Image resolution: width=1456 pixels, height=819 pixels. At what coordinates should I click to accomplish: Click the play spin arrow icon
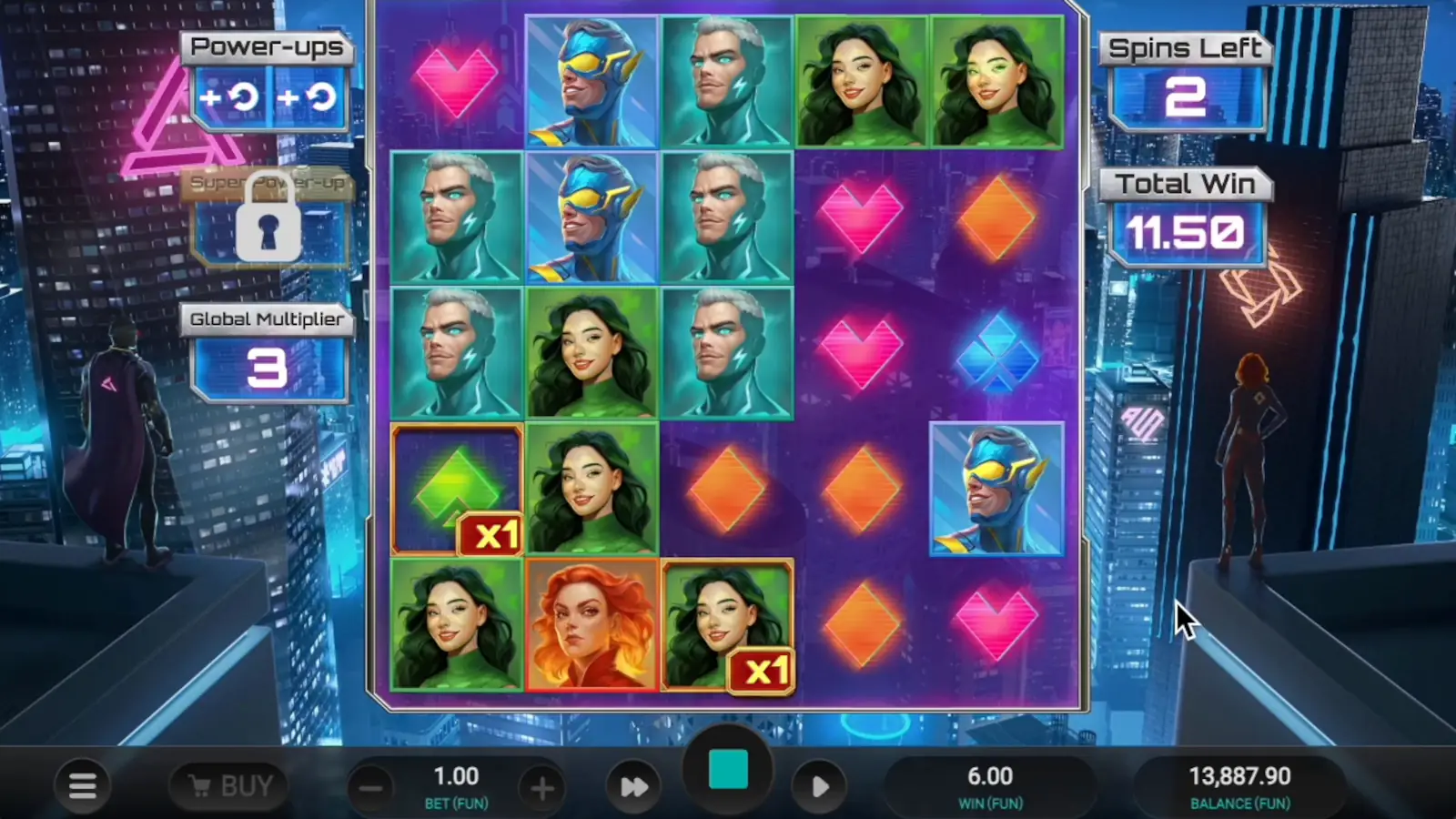point(820,784)
